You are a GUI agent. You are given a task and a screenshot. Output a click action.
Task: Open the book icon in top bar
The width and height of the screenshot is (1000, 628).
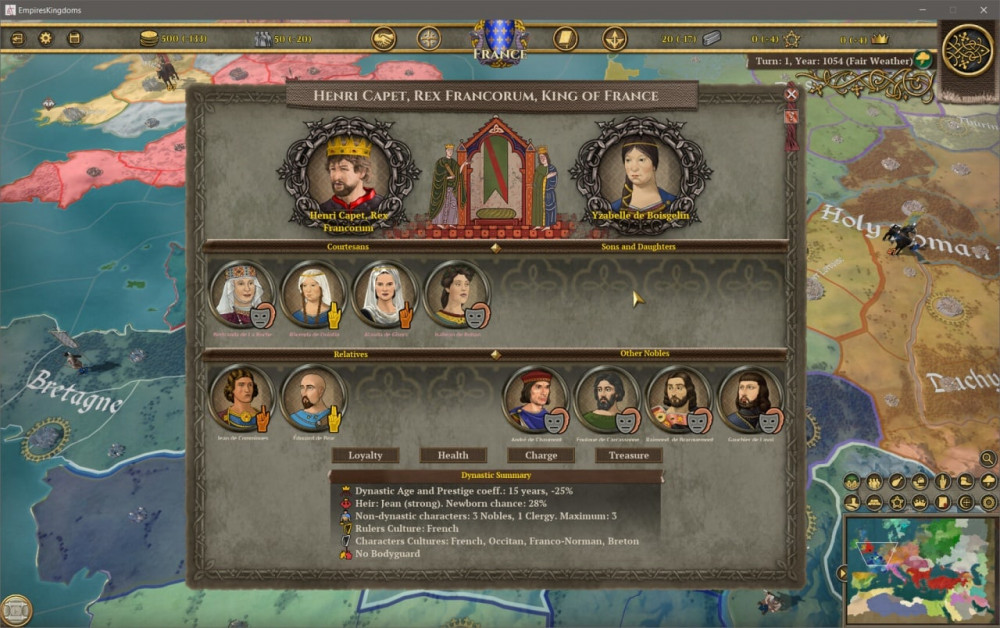pos(565,39)
